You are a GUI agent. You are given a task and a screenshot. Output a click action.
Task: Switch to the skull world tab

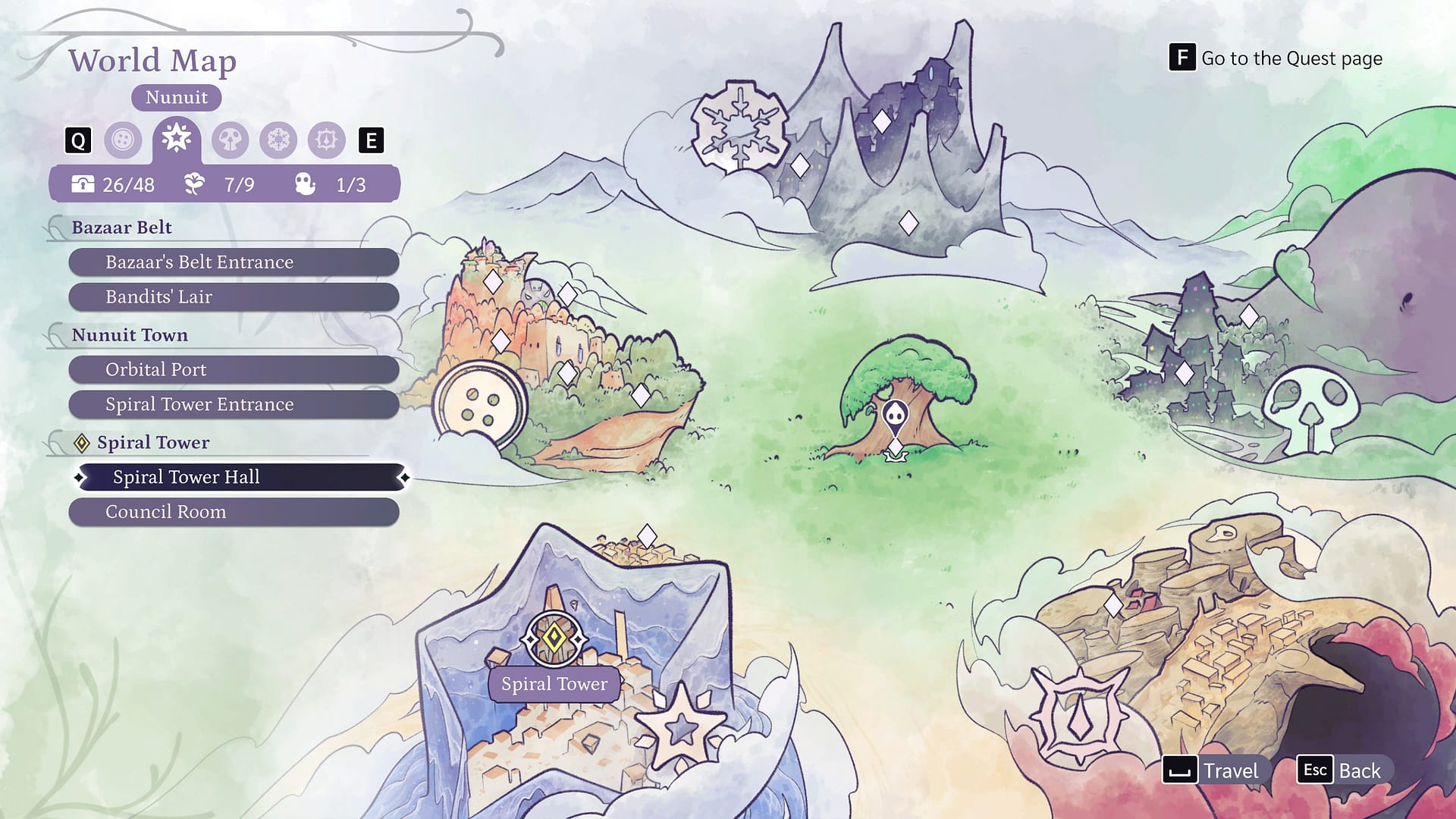pyautogui.click(x=230, y=140)
